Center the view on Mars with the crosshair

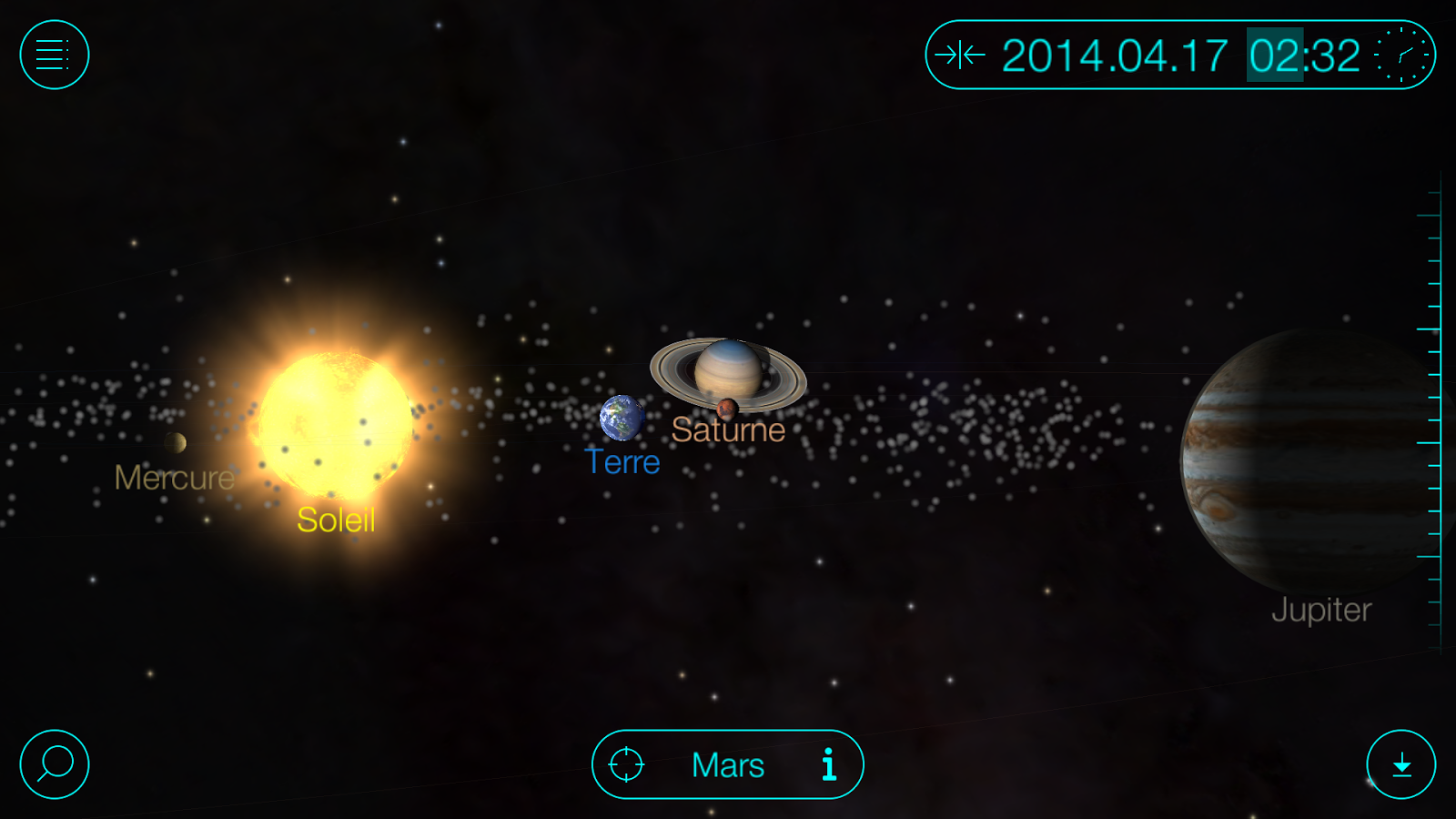(628, 764)
